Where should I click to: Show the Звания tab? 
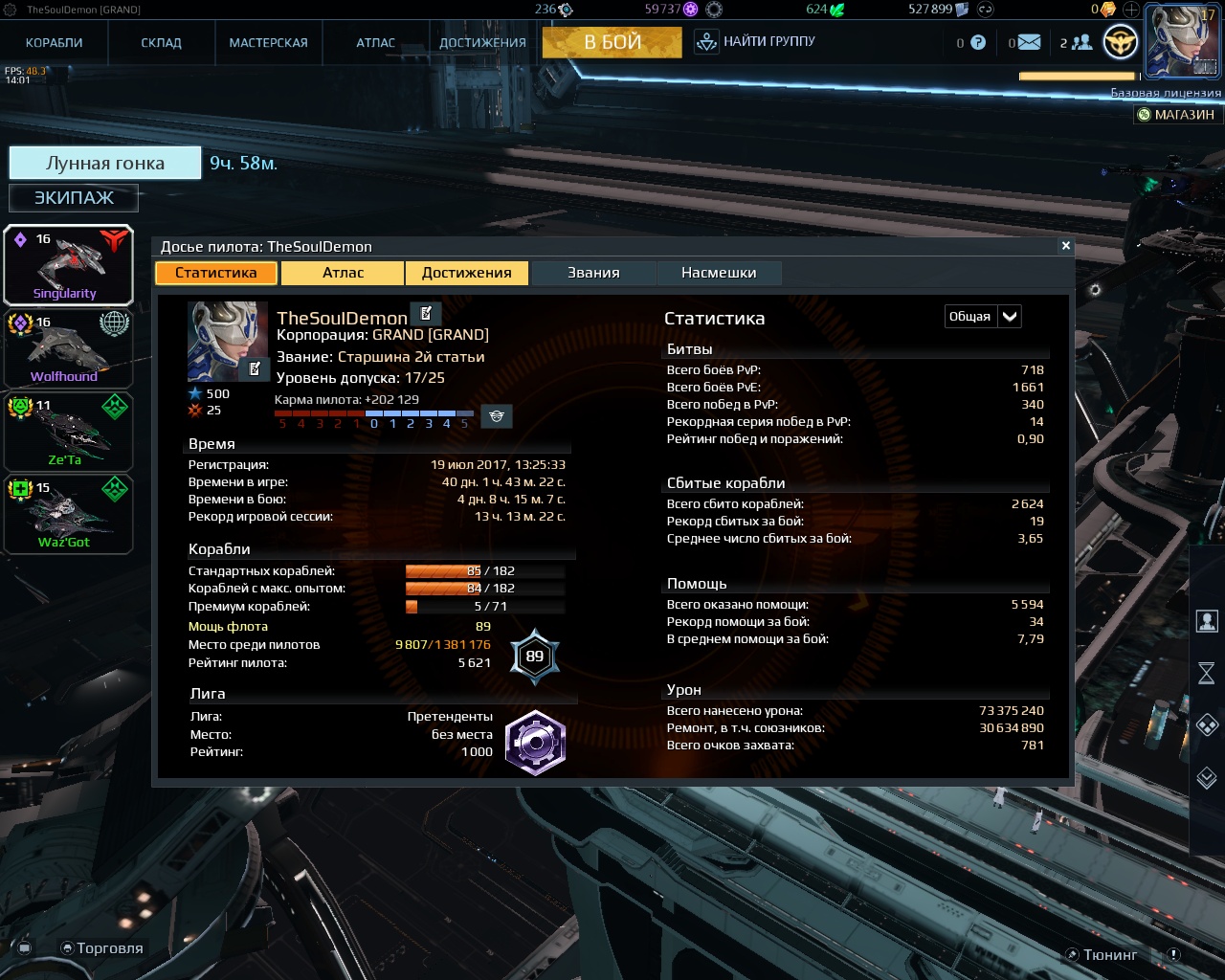tap(593, 273)
